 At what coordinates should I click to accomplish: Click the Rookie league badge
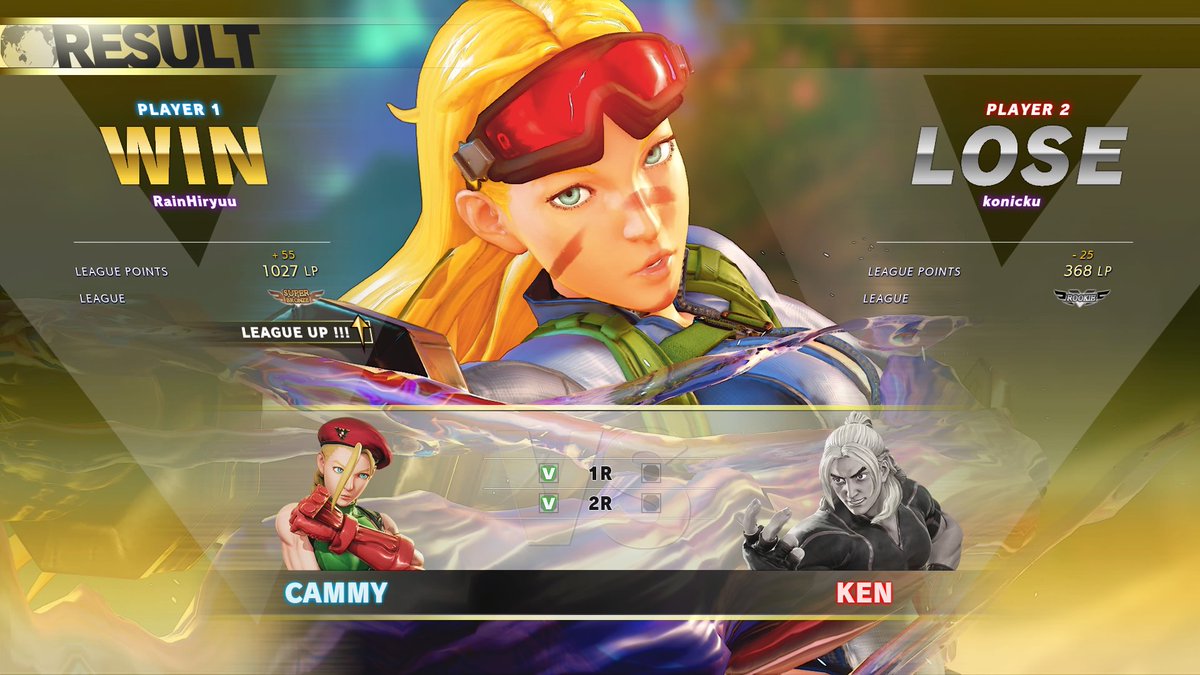(1081, 297)
